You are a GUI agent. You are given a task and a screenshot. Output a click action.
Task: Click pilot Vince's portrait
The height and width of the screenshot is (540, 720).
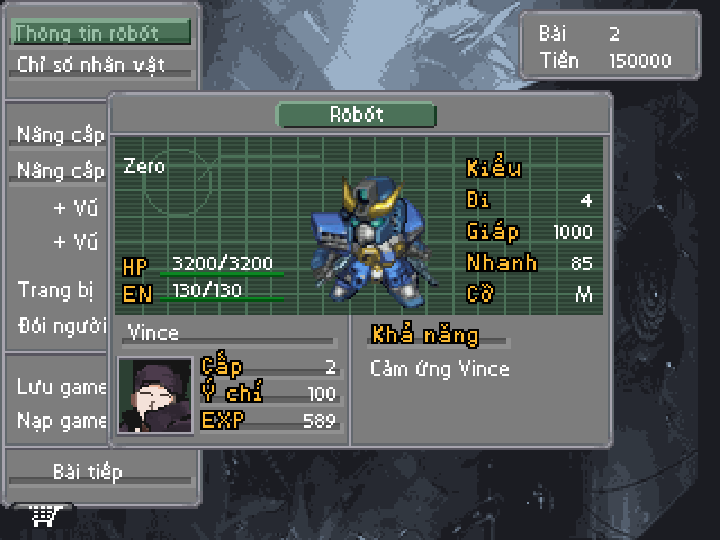coord(155,395)
